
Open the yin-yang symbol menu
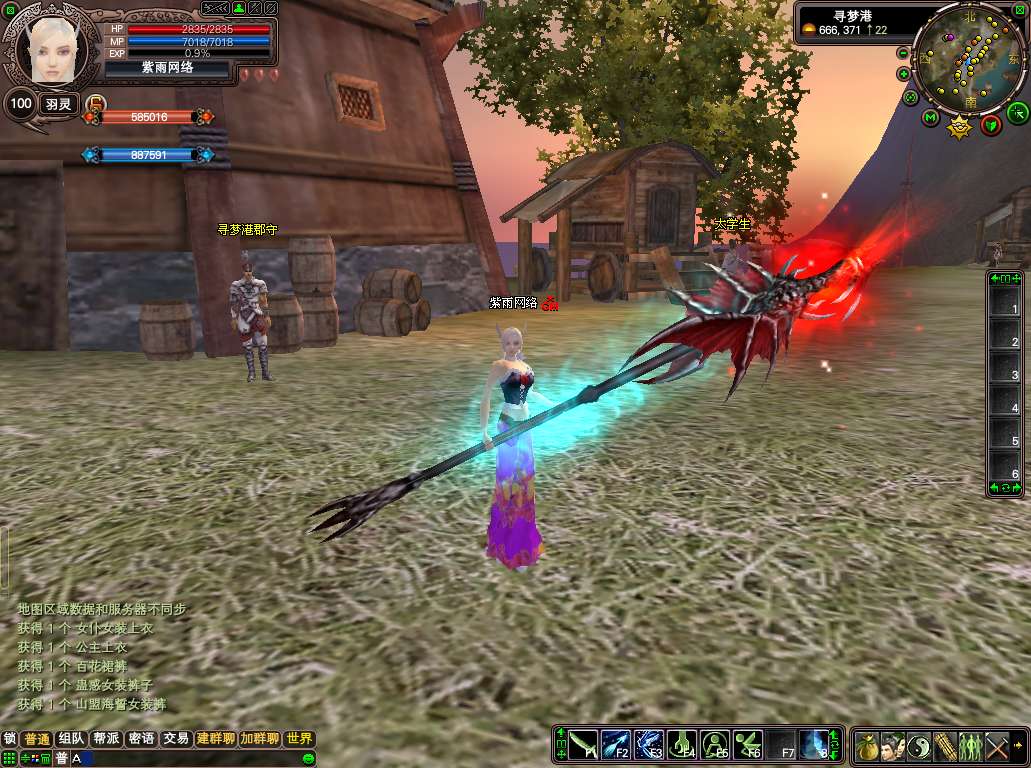(918, 746)
